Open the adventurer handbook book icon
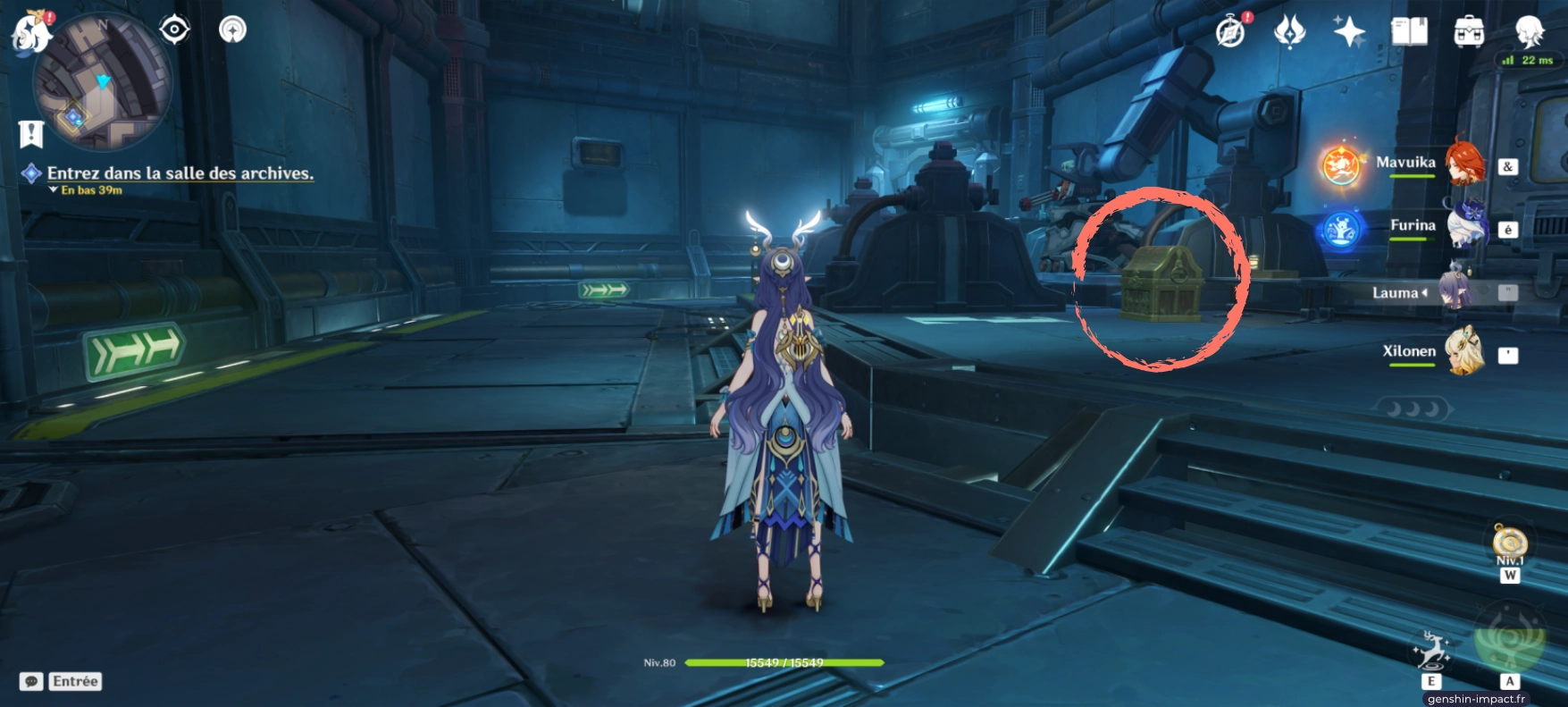1568x707 pixels. [x=1409, y=32]
